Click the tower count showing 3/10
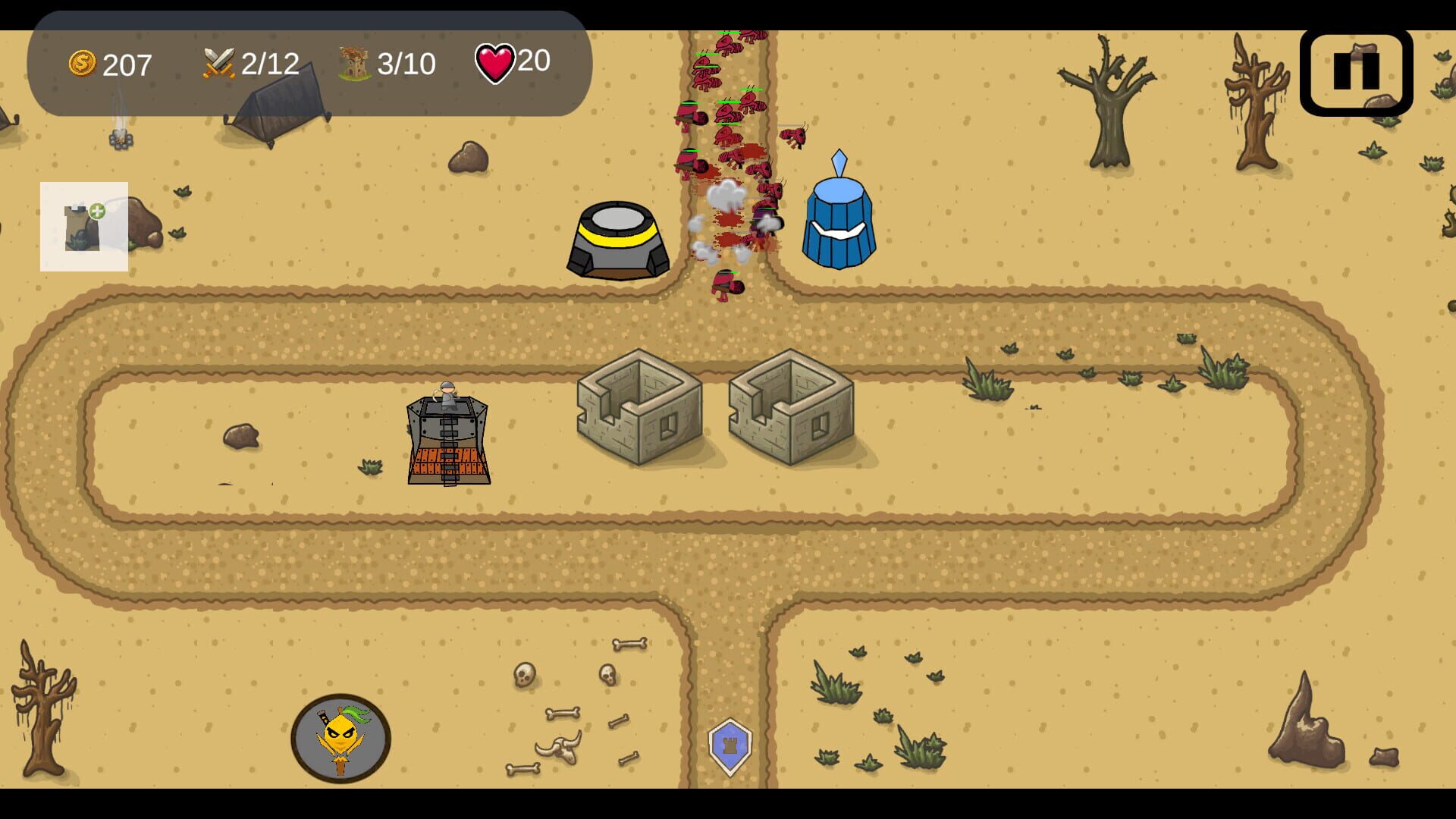The image size is (1456, 819). pos(406,64)
